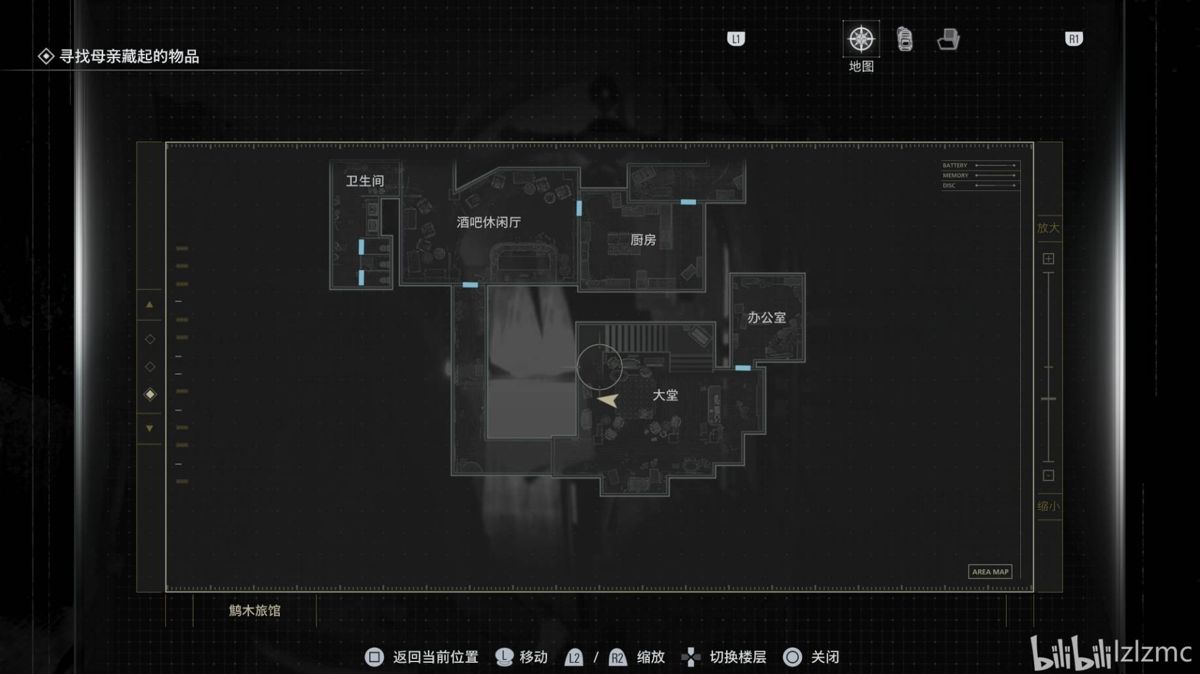Zoom out with the minus button
1200x674 pixels.
1048,476
